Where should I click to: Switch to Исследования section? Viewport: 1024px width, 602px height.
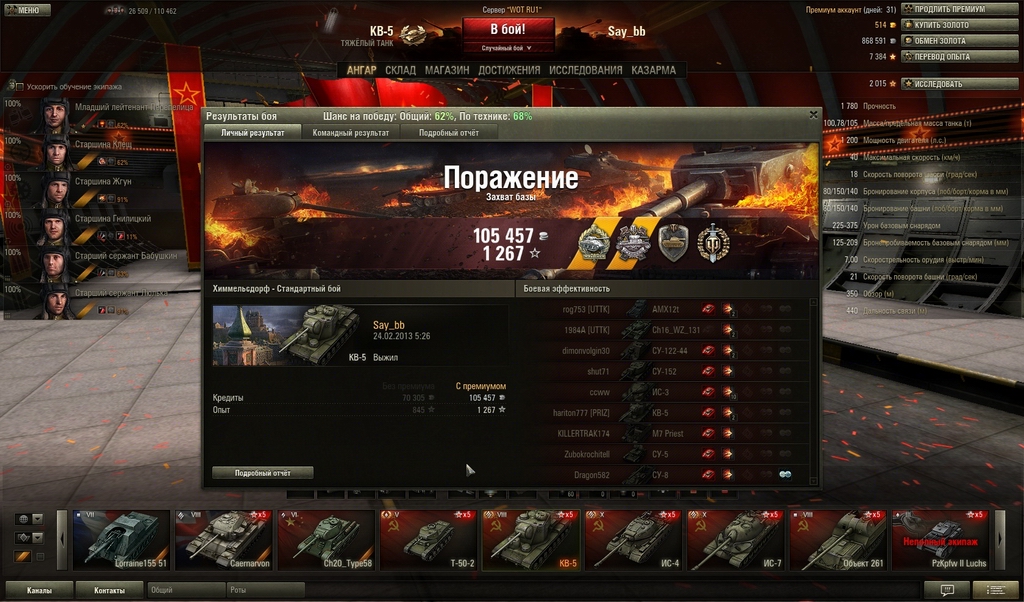tap(585, 70)
